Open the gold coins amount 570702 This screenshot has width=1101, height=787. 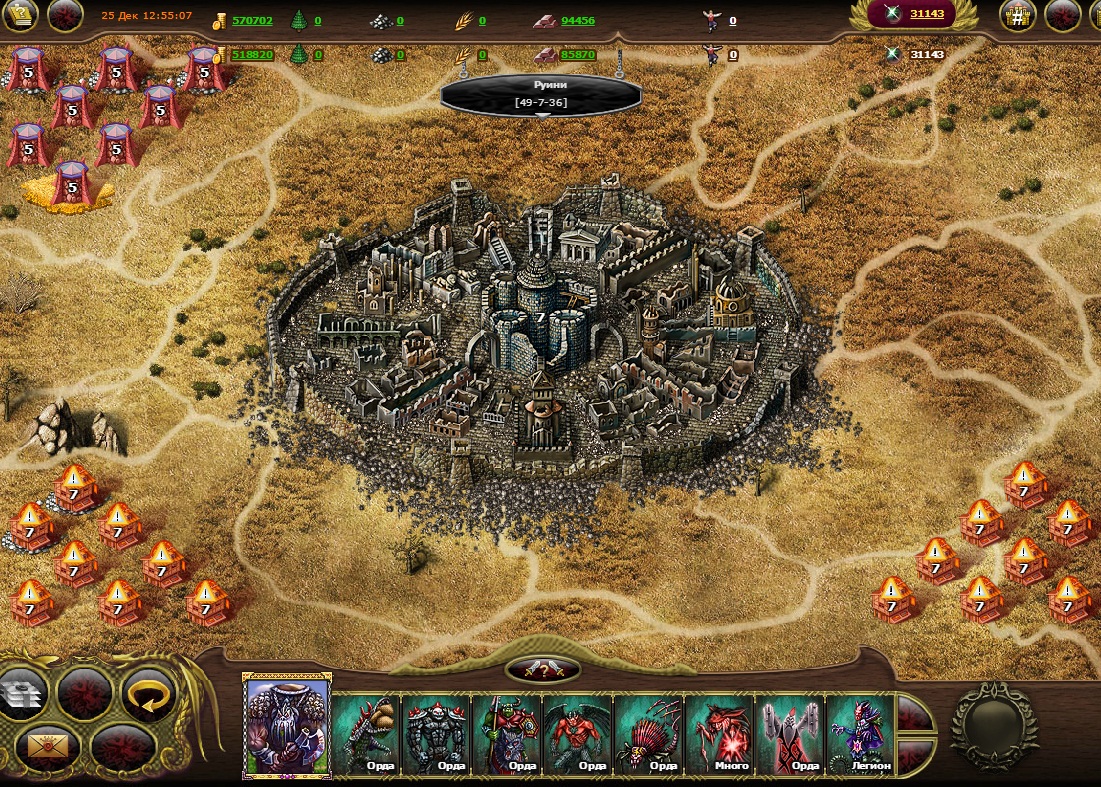(x=252, y=20)
